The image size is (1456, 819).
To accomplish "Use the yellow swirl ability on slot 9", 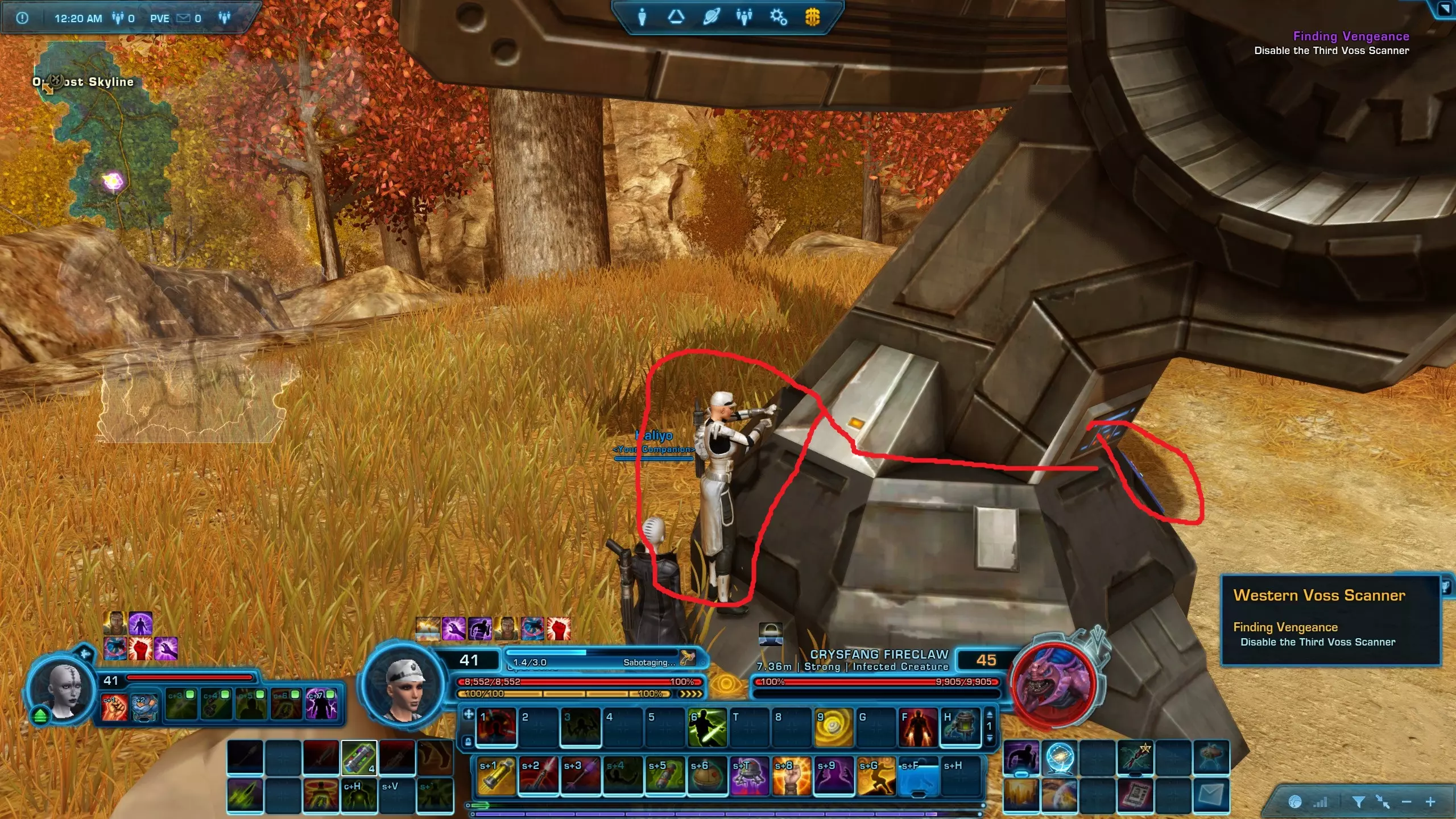I will pos(834,727).
